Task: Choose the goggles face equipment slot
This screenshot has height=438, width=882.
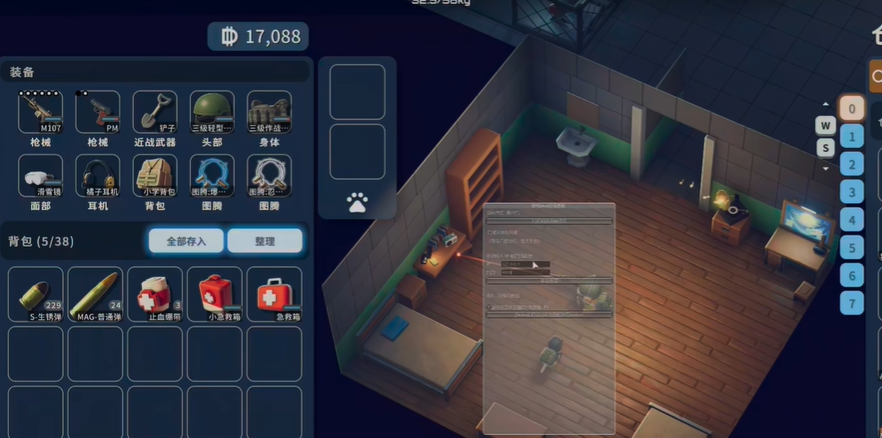Action: point(41,176)
